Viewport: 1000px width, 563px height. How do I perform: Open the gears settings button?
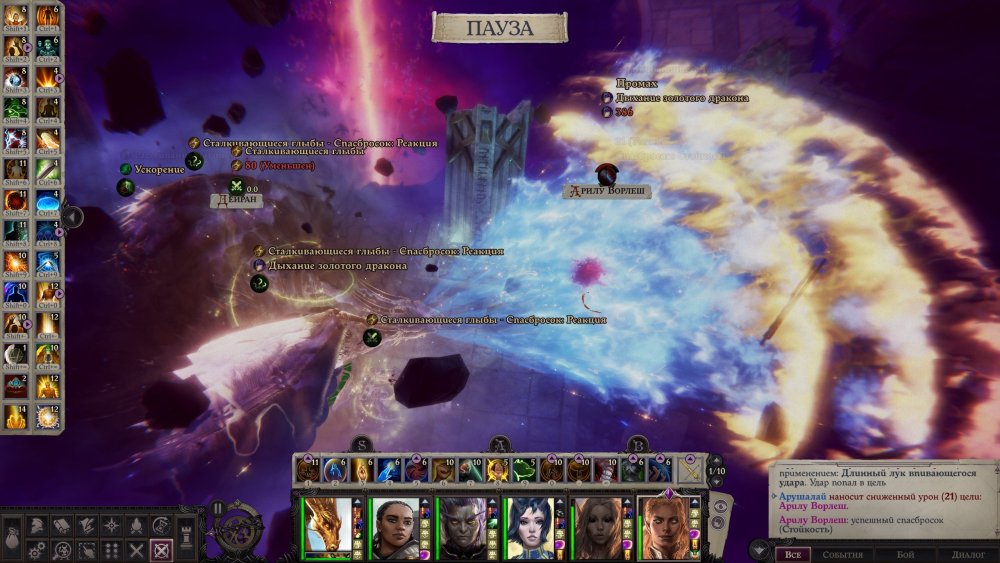pos(37,549)
